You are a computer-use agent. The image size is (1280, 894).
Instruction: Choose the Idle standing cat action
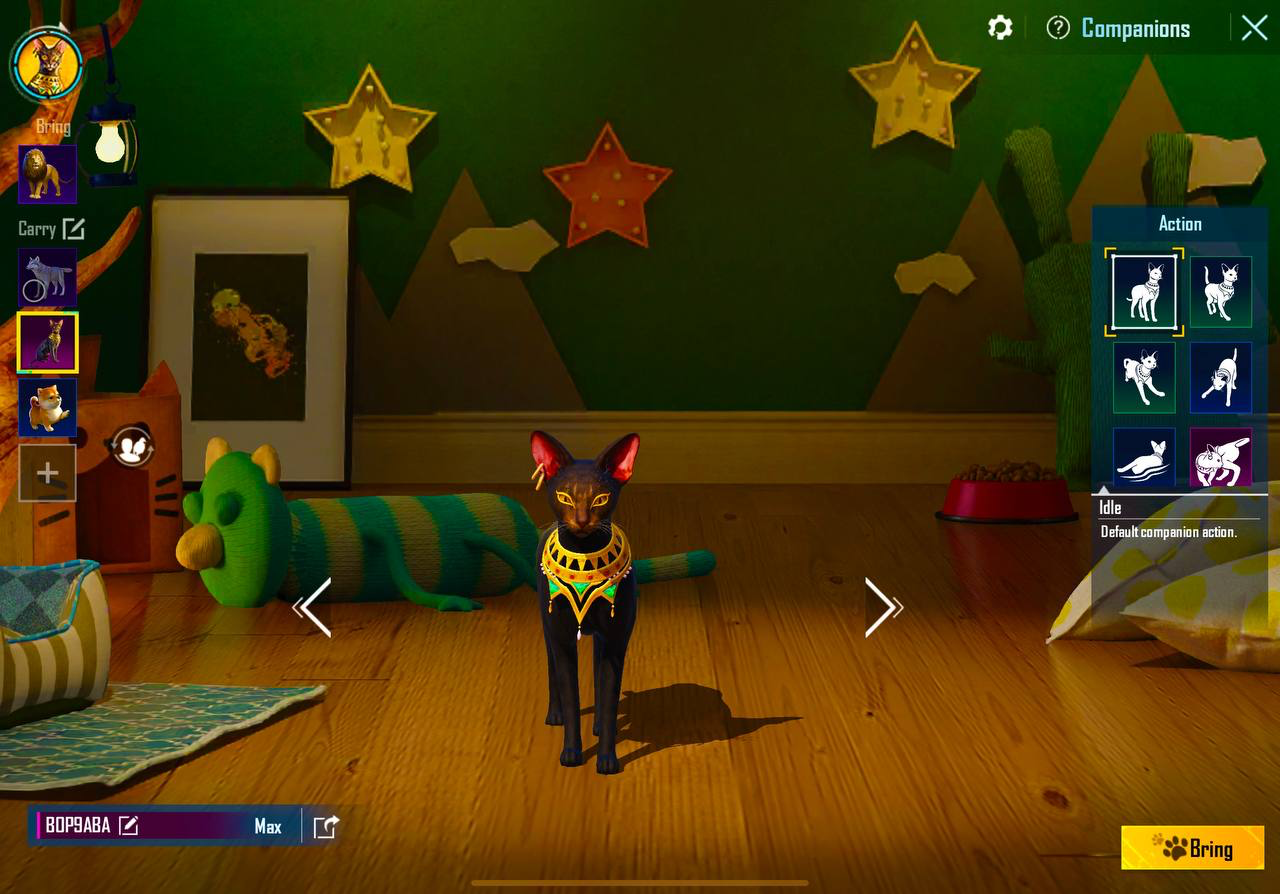pyautogui.click(x=1144, y=291)
